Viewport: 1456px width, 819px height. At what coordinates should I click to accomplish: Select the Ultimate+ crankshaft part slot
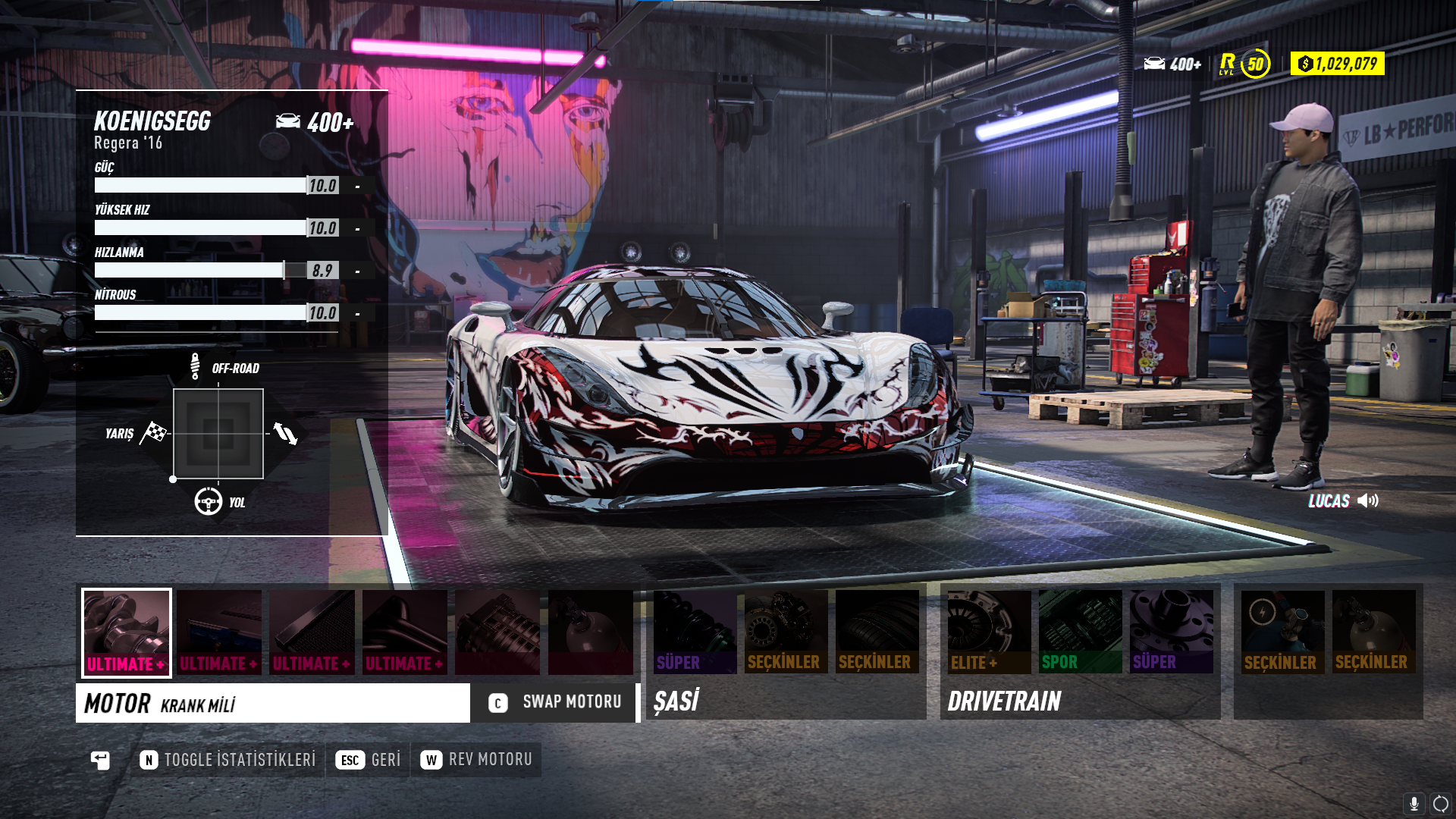coord(127,632)
